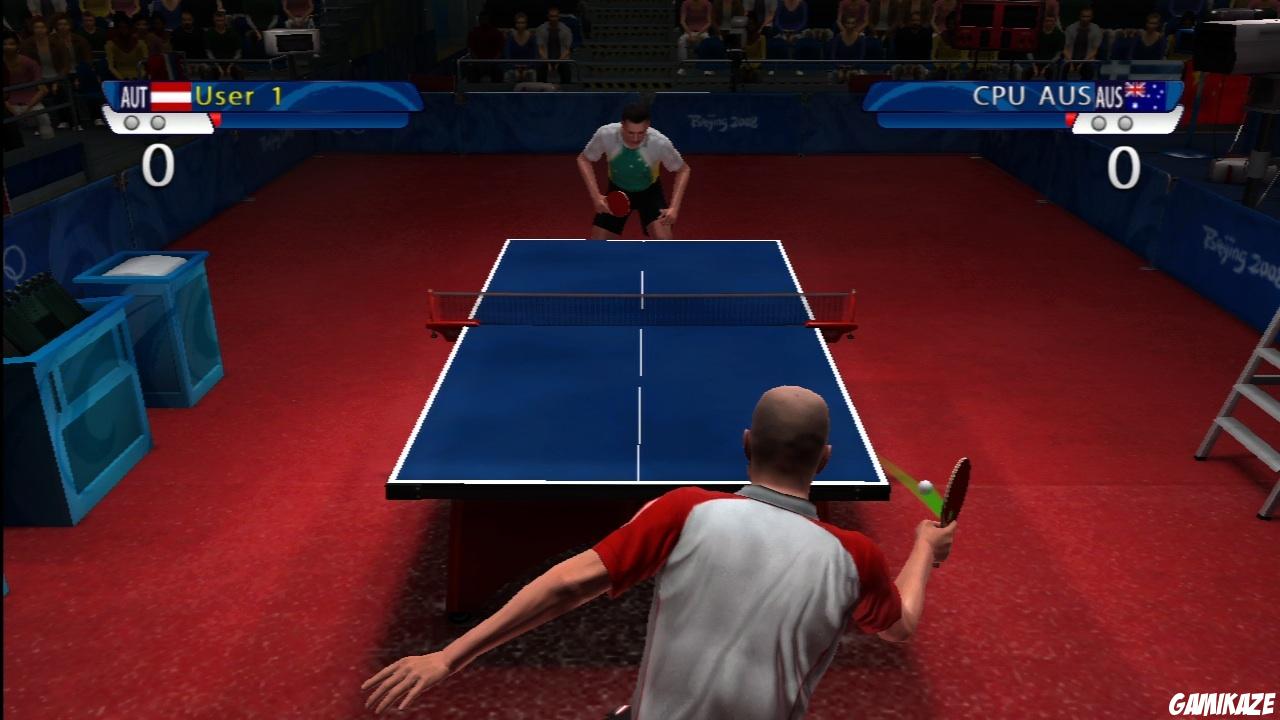Image resolution: width=1280 pixels, height=720 pixels.
Task: Toggle the first game indicator circle for User 1
Action: (x=133, y=122)
